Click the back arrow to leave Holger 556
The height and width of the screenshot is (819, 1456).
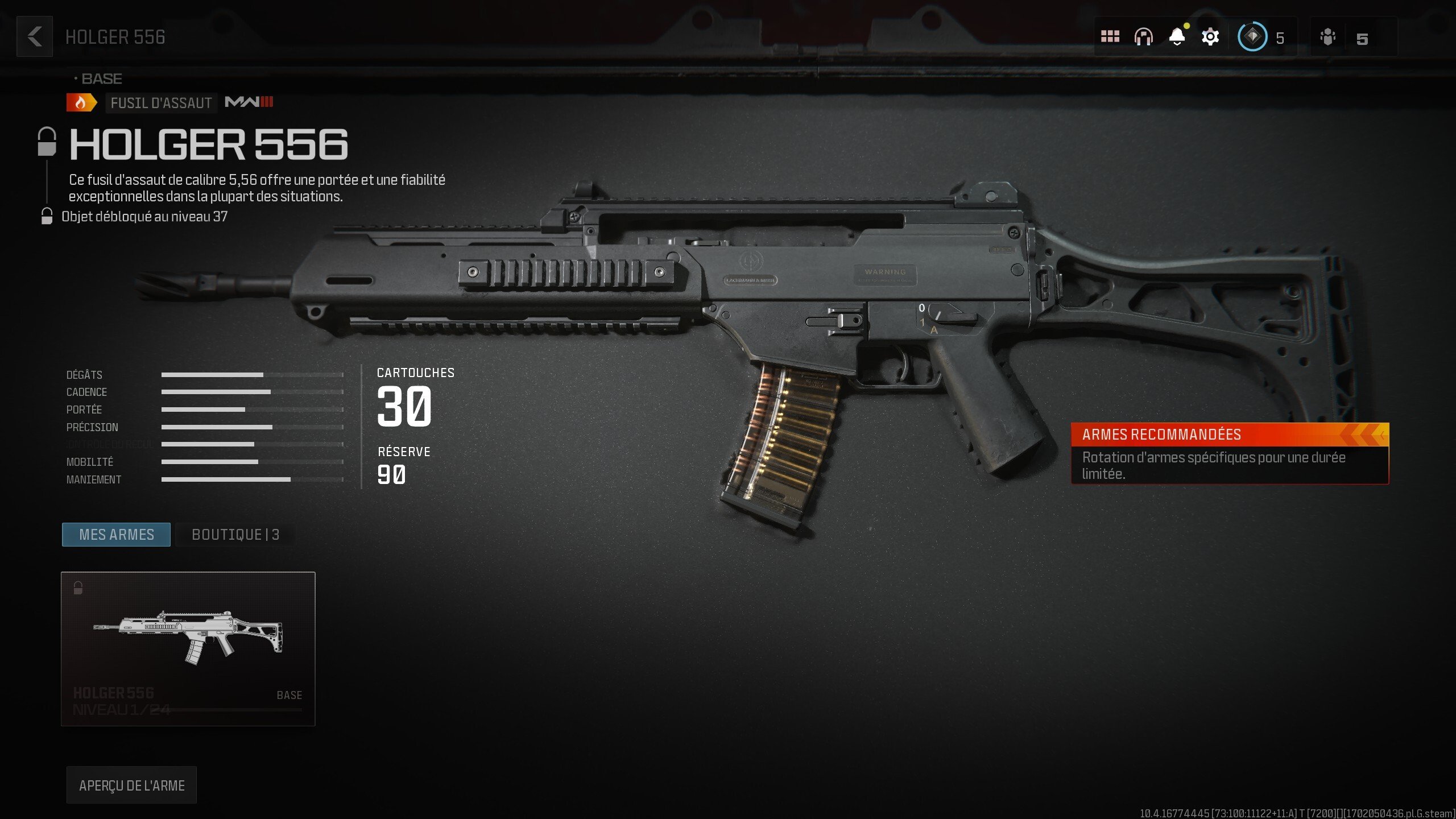[34, 37]
